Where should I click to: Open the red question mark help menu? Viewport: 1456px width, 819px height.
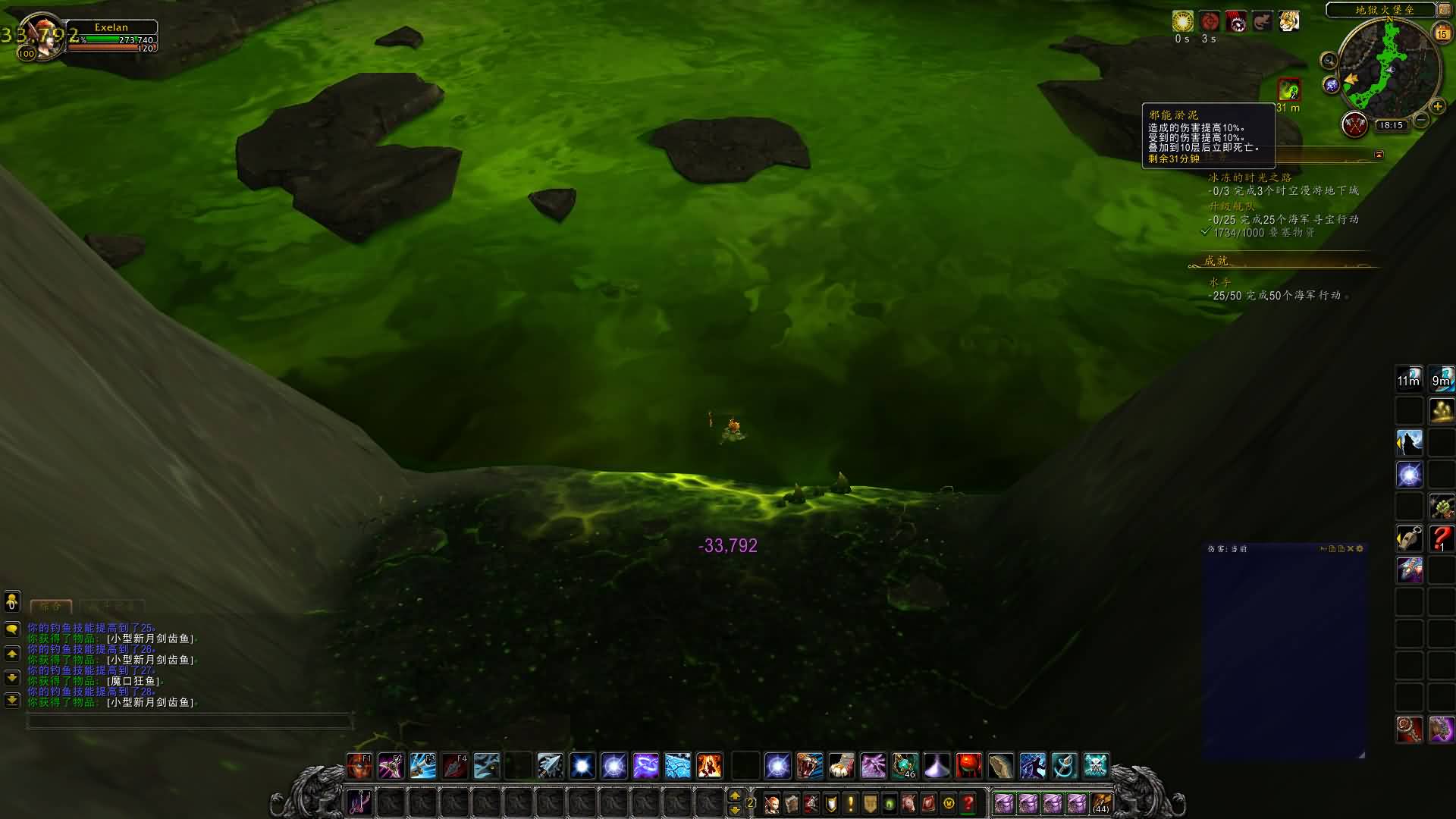(x=968, y=803)
